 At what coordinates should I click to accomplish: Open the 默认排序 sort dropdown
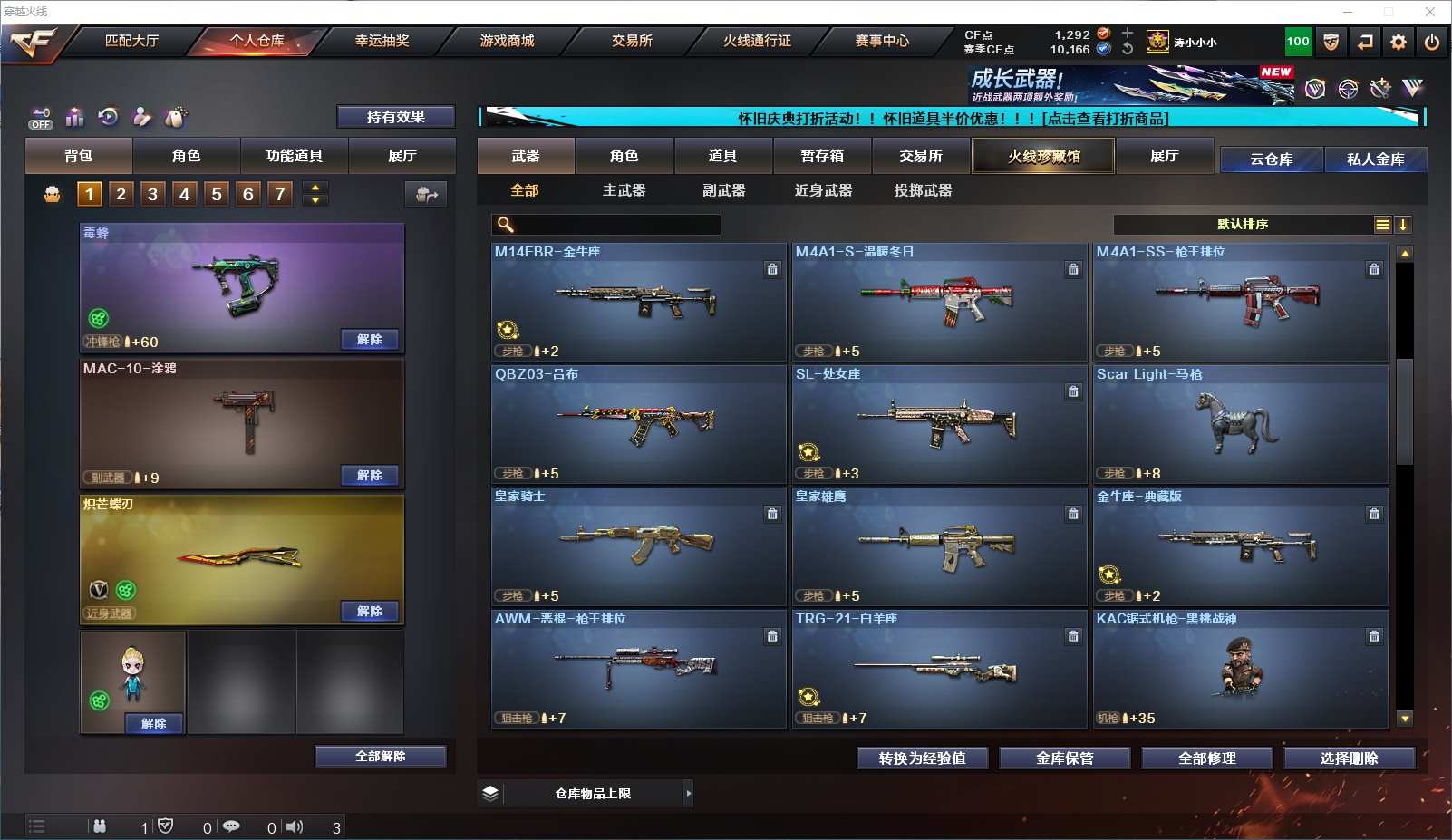(1243, 225)
